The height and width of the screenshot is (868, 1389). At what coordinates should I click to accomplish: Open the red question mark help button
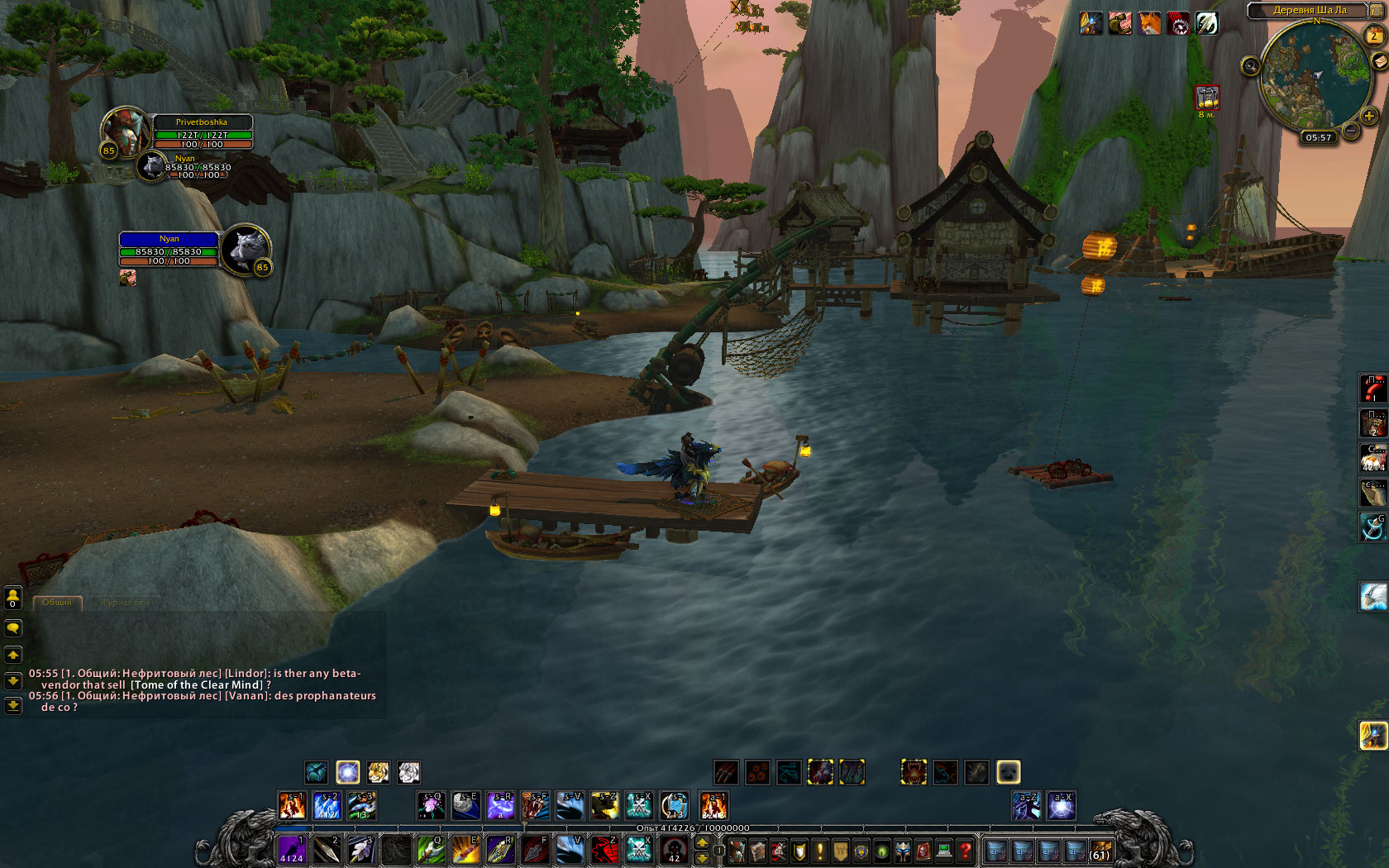click(x=965, y=851)
